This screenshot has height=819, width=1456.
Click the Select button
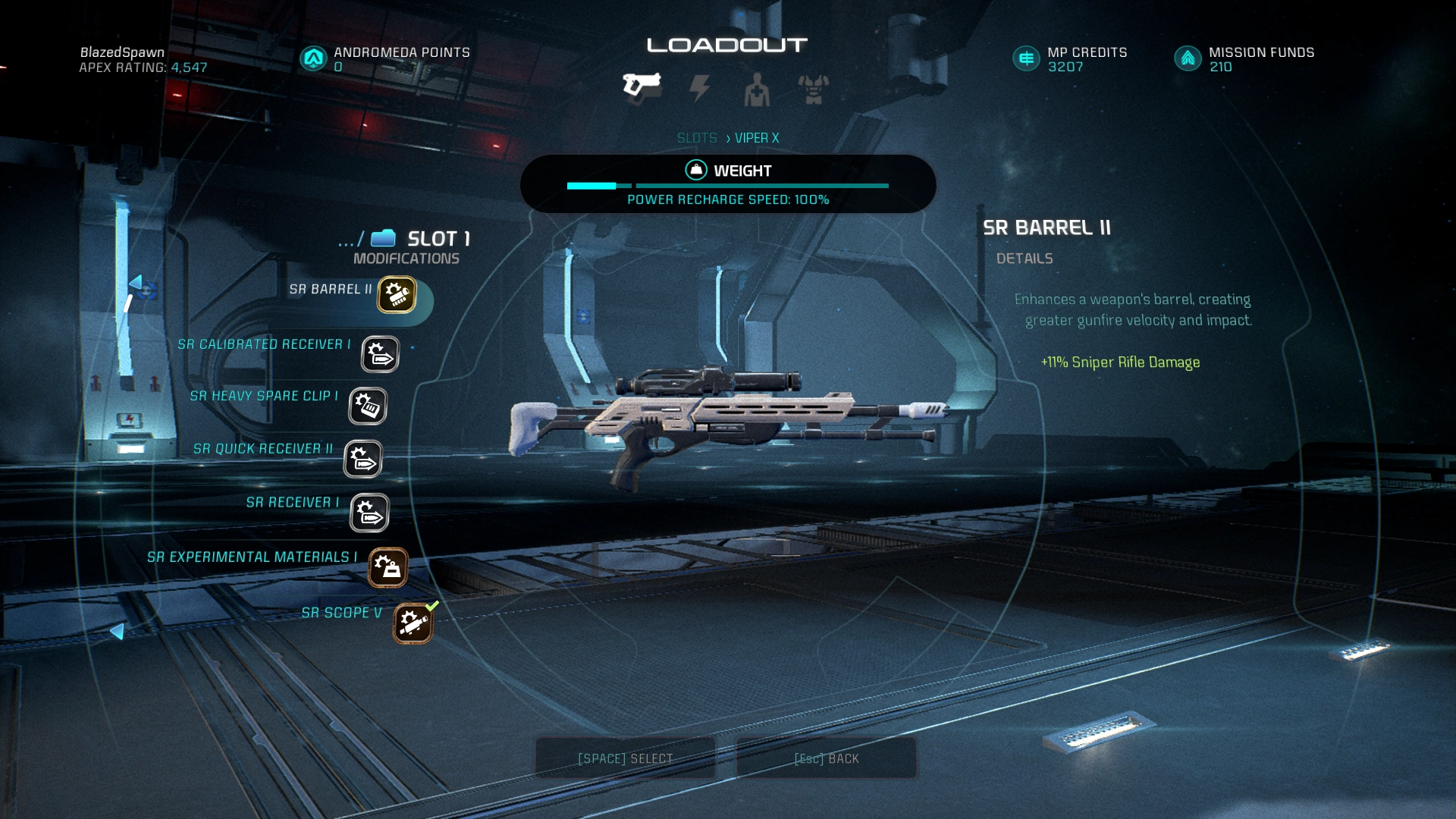625,758
